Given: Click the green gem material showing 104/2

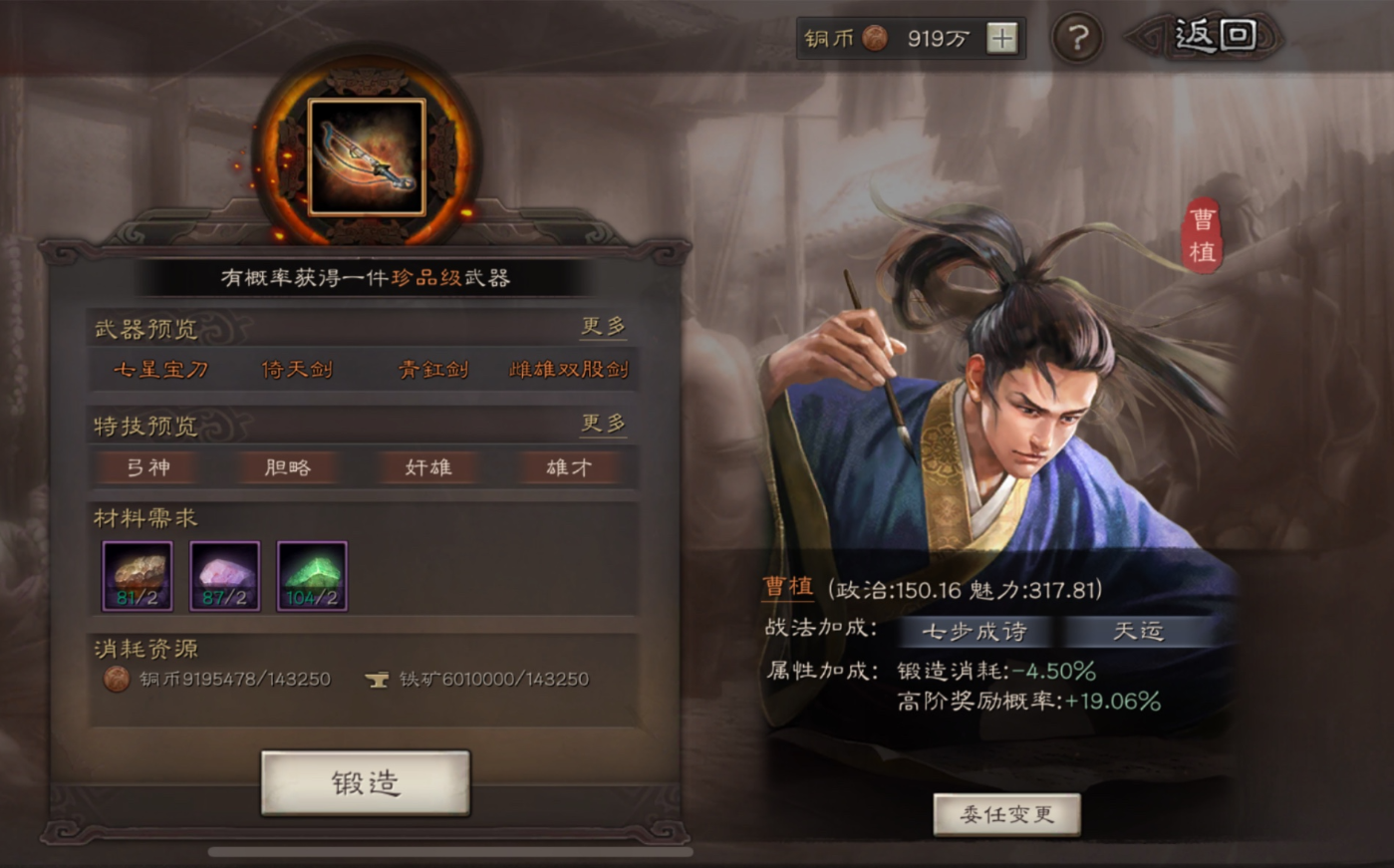Looking at the screenshot, I should point(309,575).
